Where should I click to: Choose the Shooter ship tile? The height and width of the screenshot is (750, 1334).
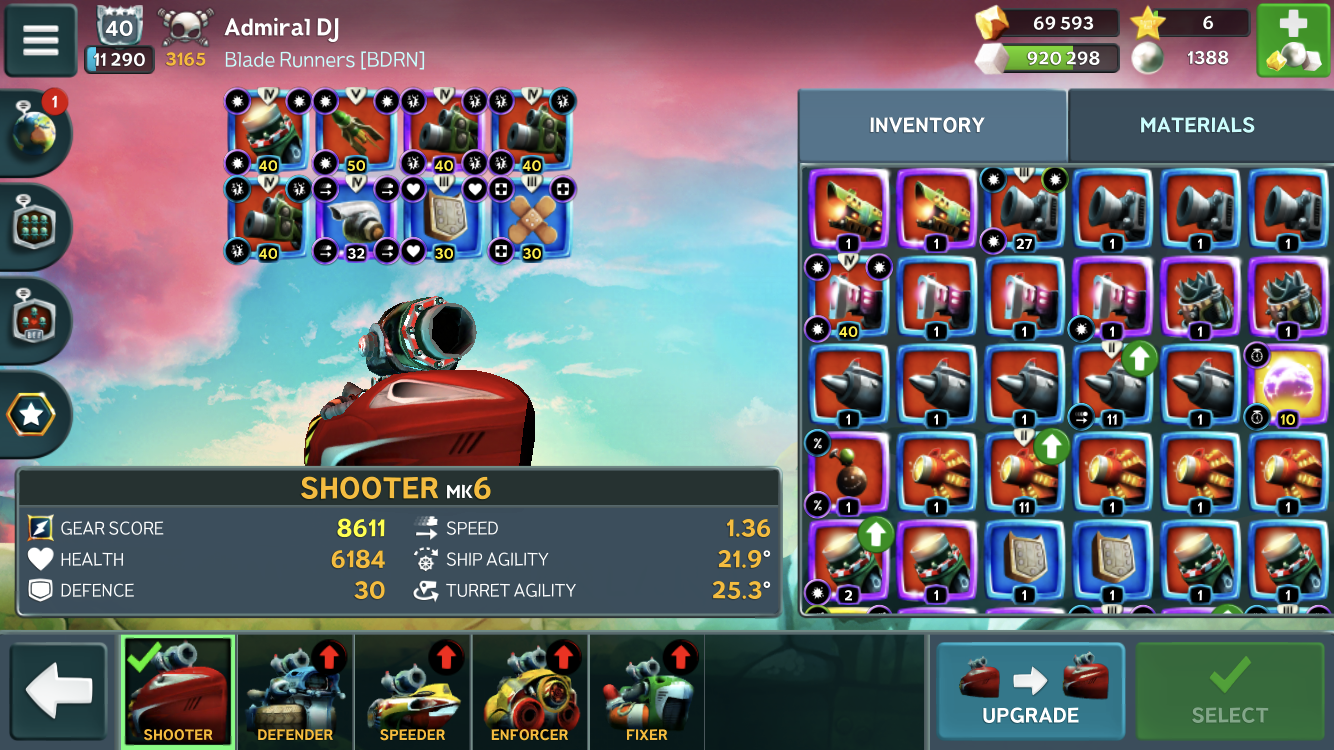point(178,692)
